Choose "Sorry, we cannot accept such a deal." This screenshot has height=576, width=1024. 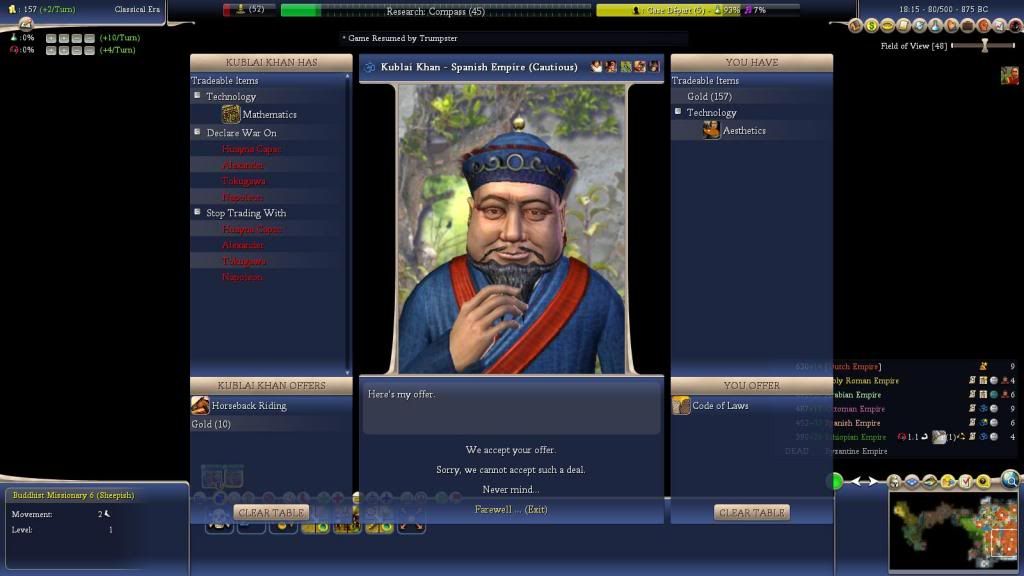(510, 470)
